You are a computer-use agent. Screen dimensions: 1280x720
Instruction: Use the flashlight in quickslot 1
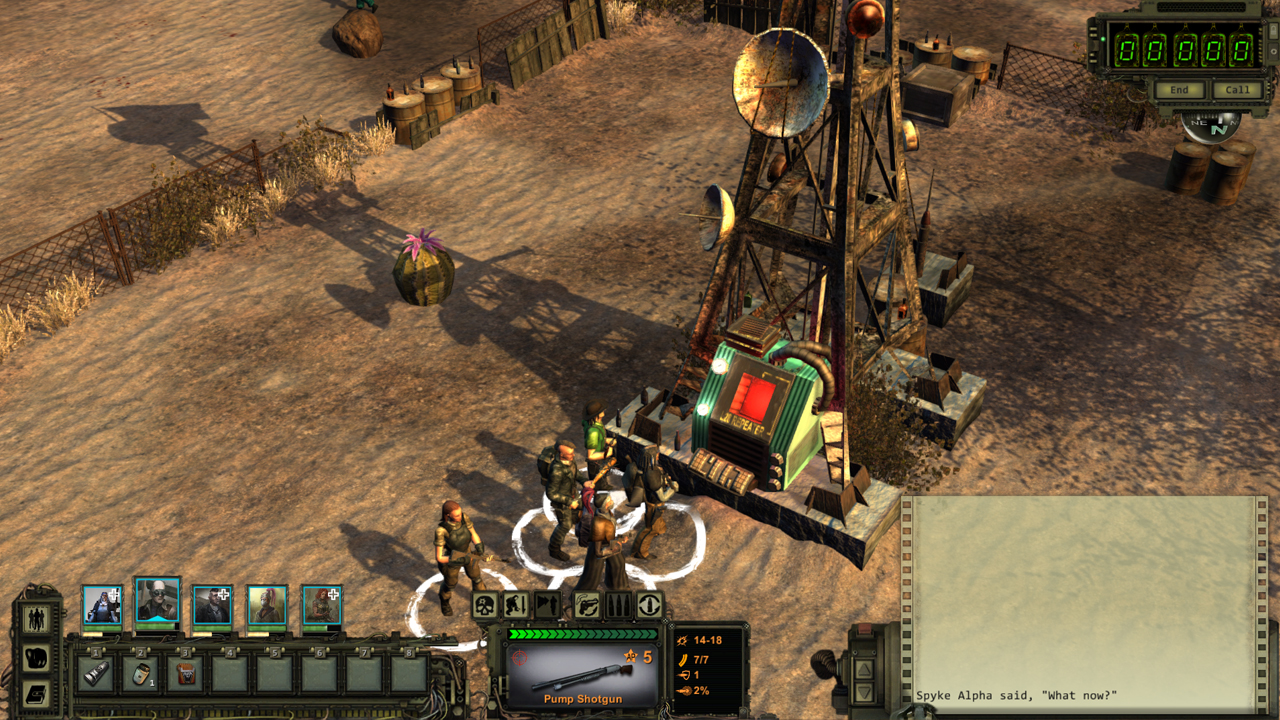95,674
